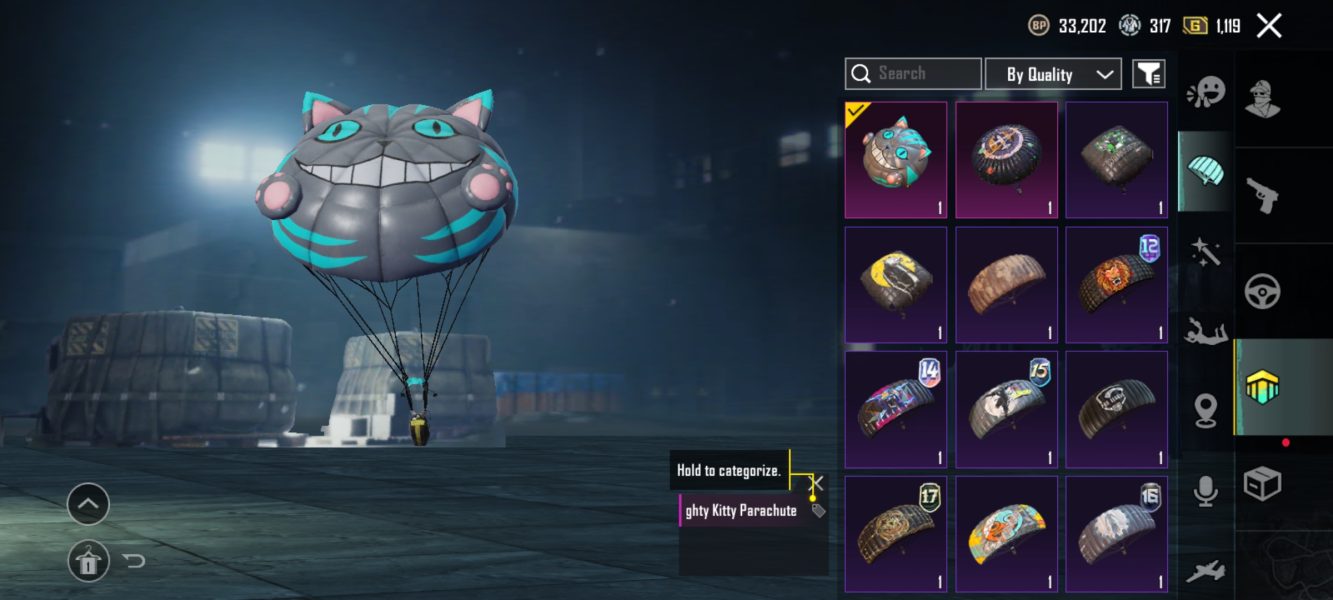Select the parachute with badge 16

click(x=1116, y=534)
